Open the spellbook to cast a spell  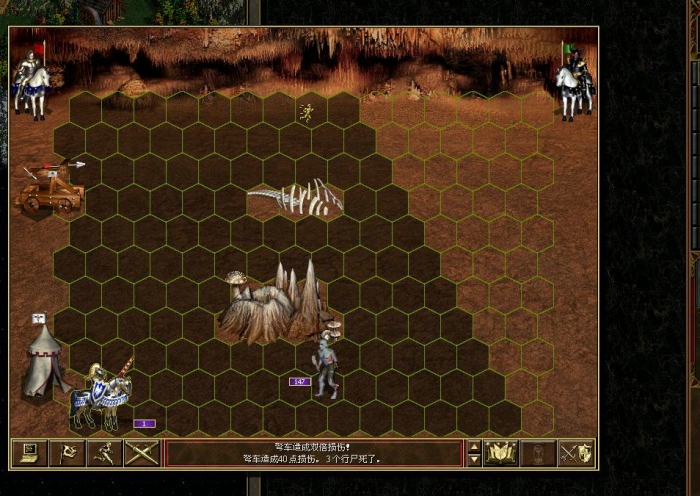[x=501, y=453]
